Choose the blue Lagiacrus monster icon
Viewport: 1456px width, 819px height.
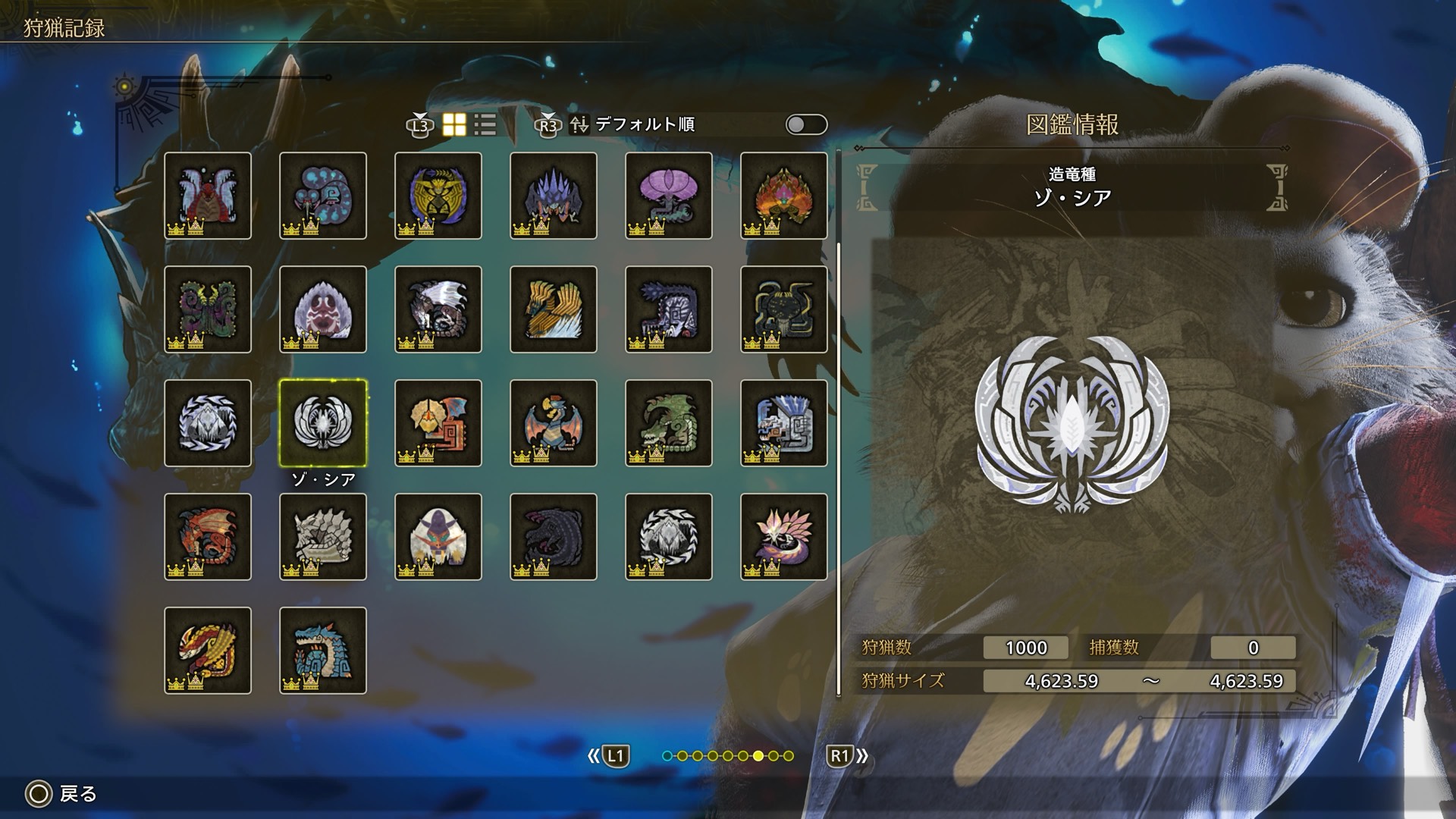323,651
